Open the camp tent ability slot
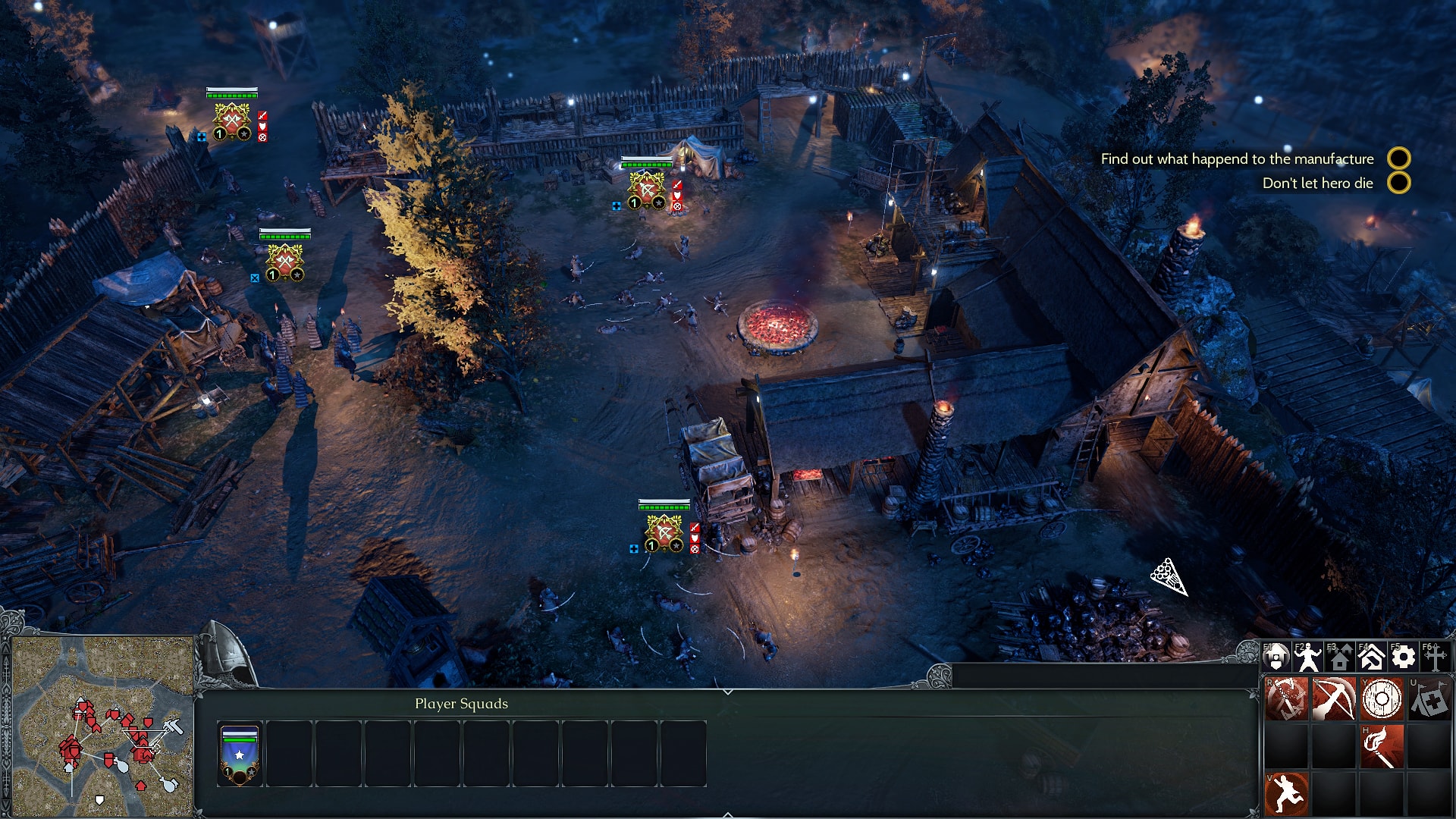The image size is (1456, 819). coord(1431,698)
